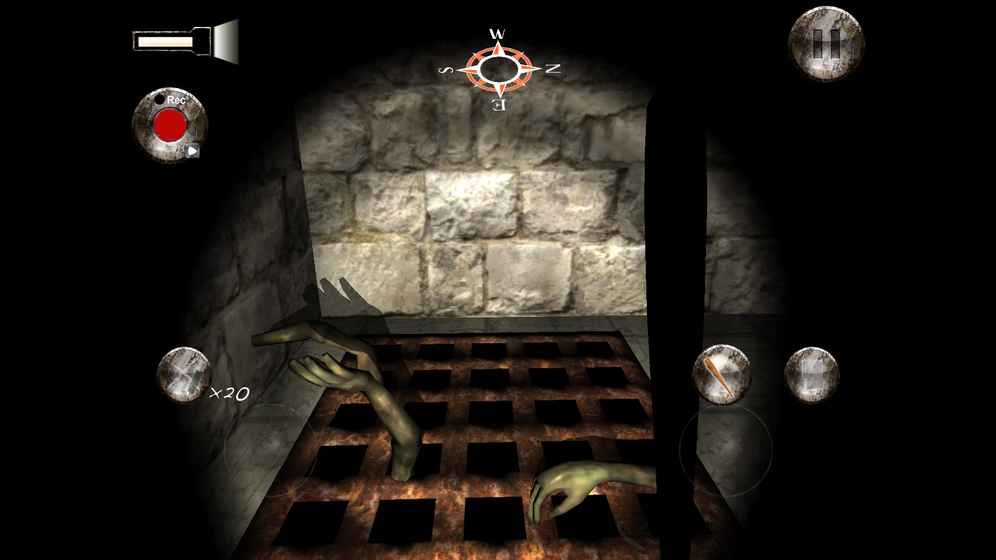This screenshot has height=560, width=996.
Task: Pause the game with the pause button
Action: [x=826, y=43]
